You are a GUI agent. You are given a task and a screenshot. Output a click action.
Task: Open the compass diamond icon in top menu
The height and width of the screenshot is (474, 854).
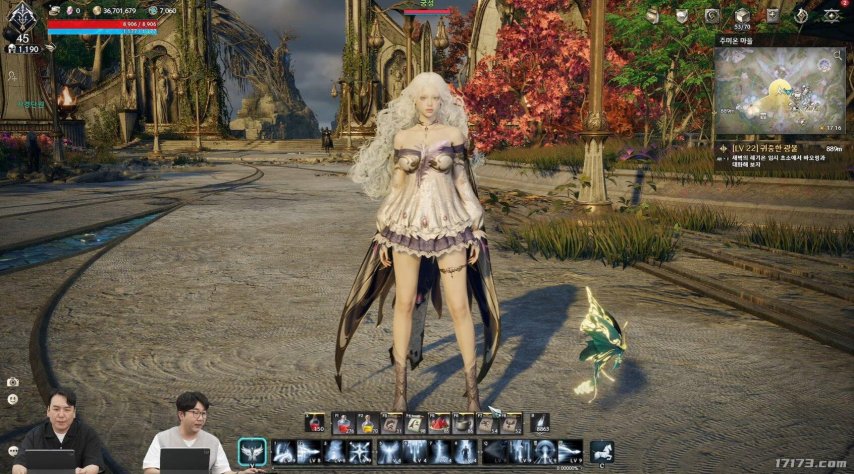(x=801, y=16)
